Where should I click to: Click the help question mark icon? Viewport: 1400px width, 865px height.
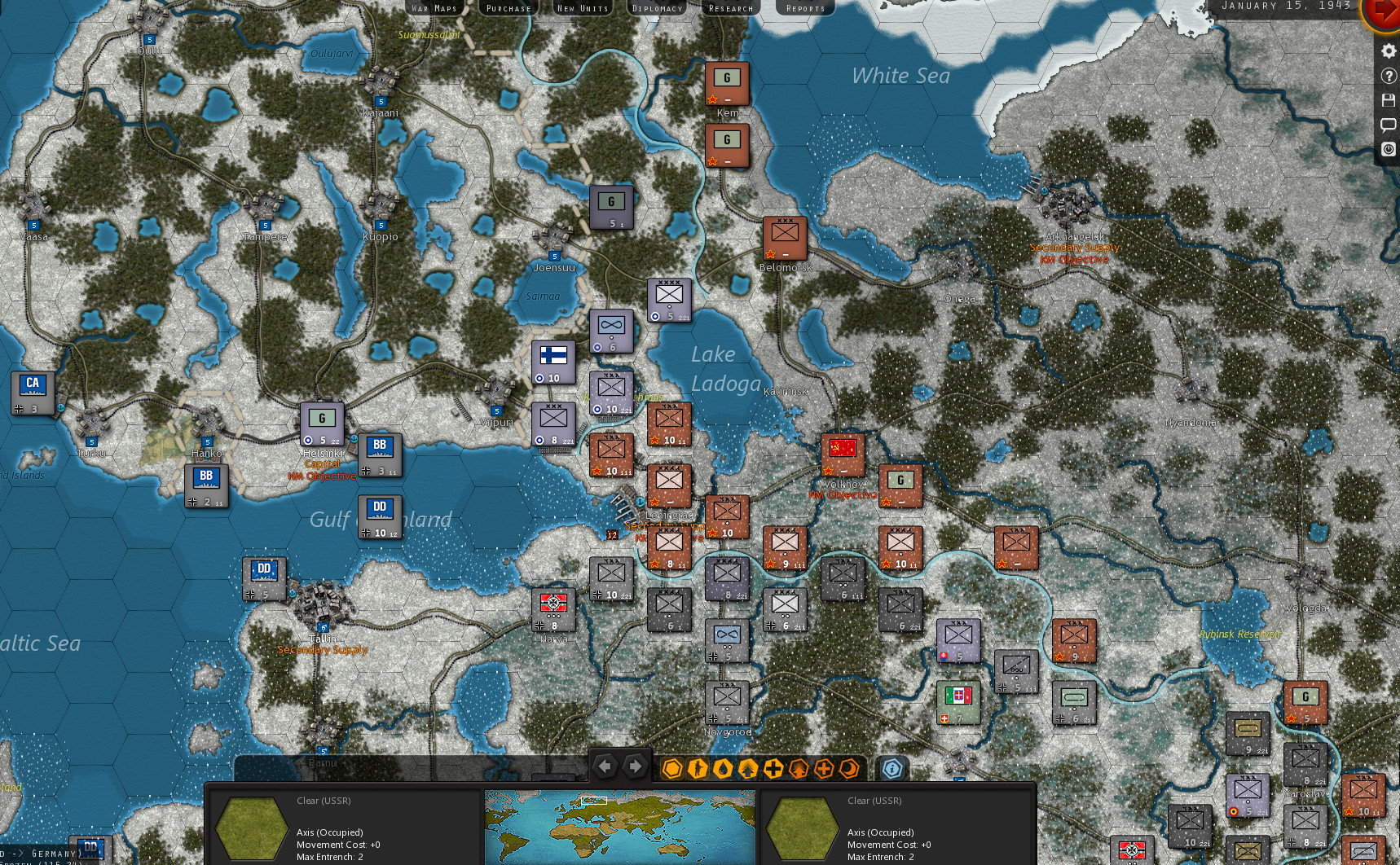pos(1387,75)
